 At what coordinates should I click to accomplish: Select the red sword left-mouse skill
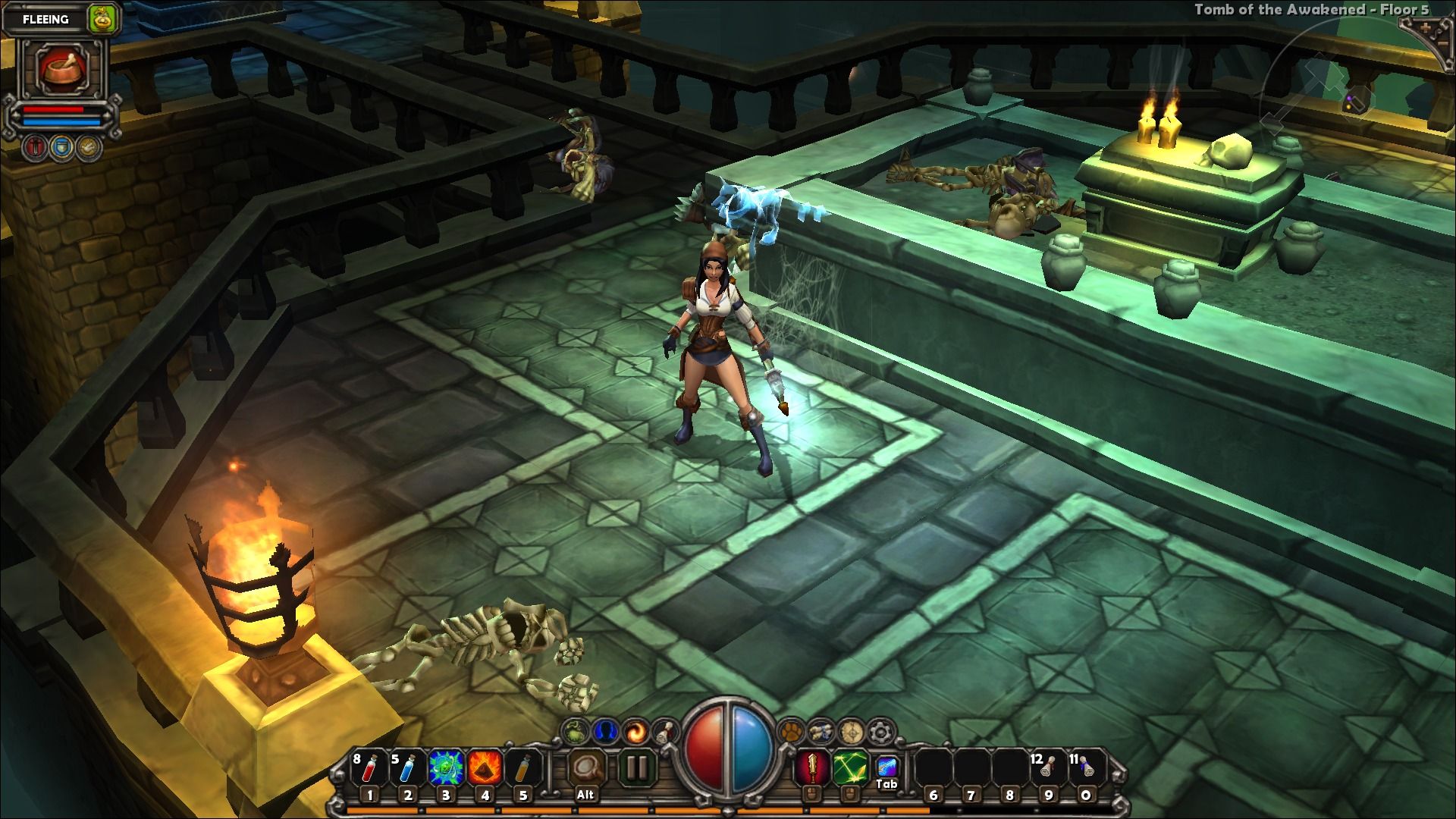pos(811,768)
